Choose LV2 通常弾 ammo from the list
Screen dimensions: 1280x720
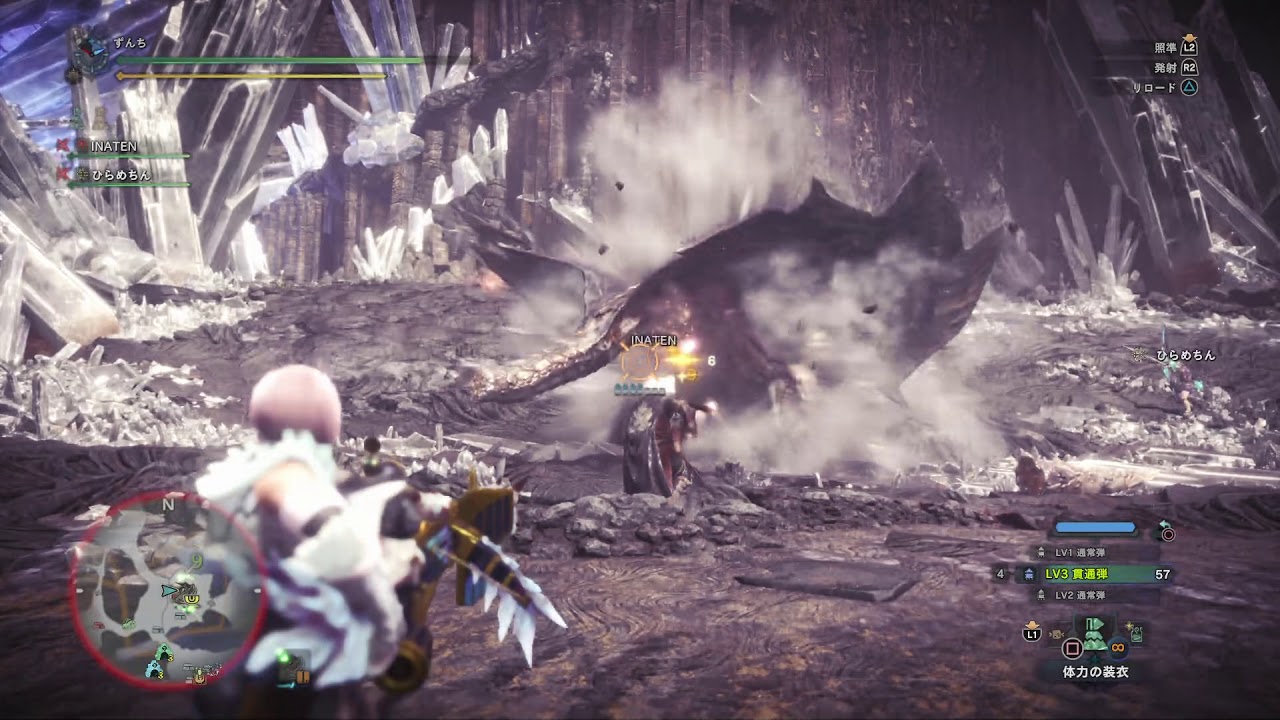pos(1082,595)
